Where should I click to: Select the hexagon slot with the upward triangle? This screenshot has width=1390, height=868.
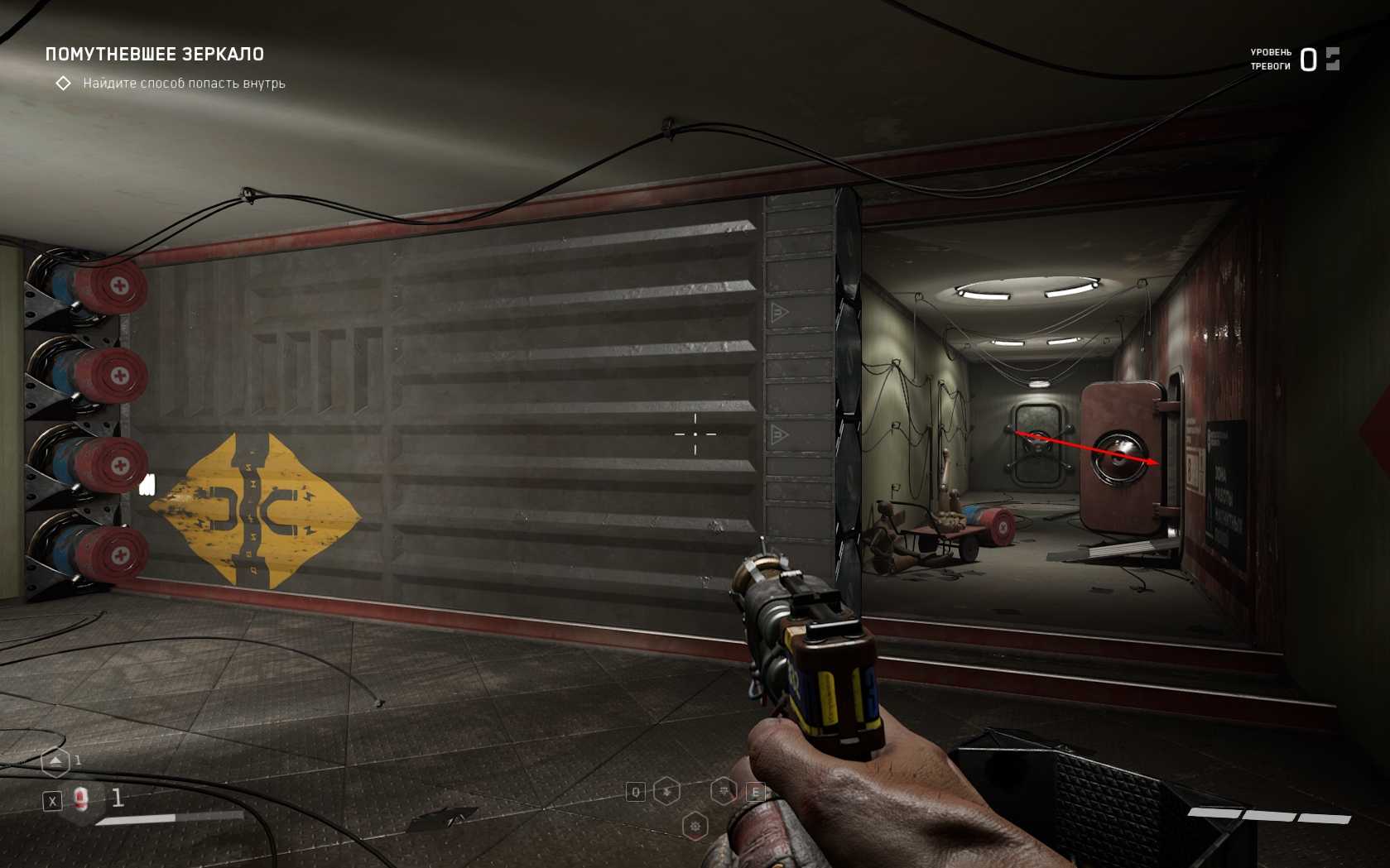(55, 761)
